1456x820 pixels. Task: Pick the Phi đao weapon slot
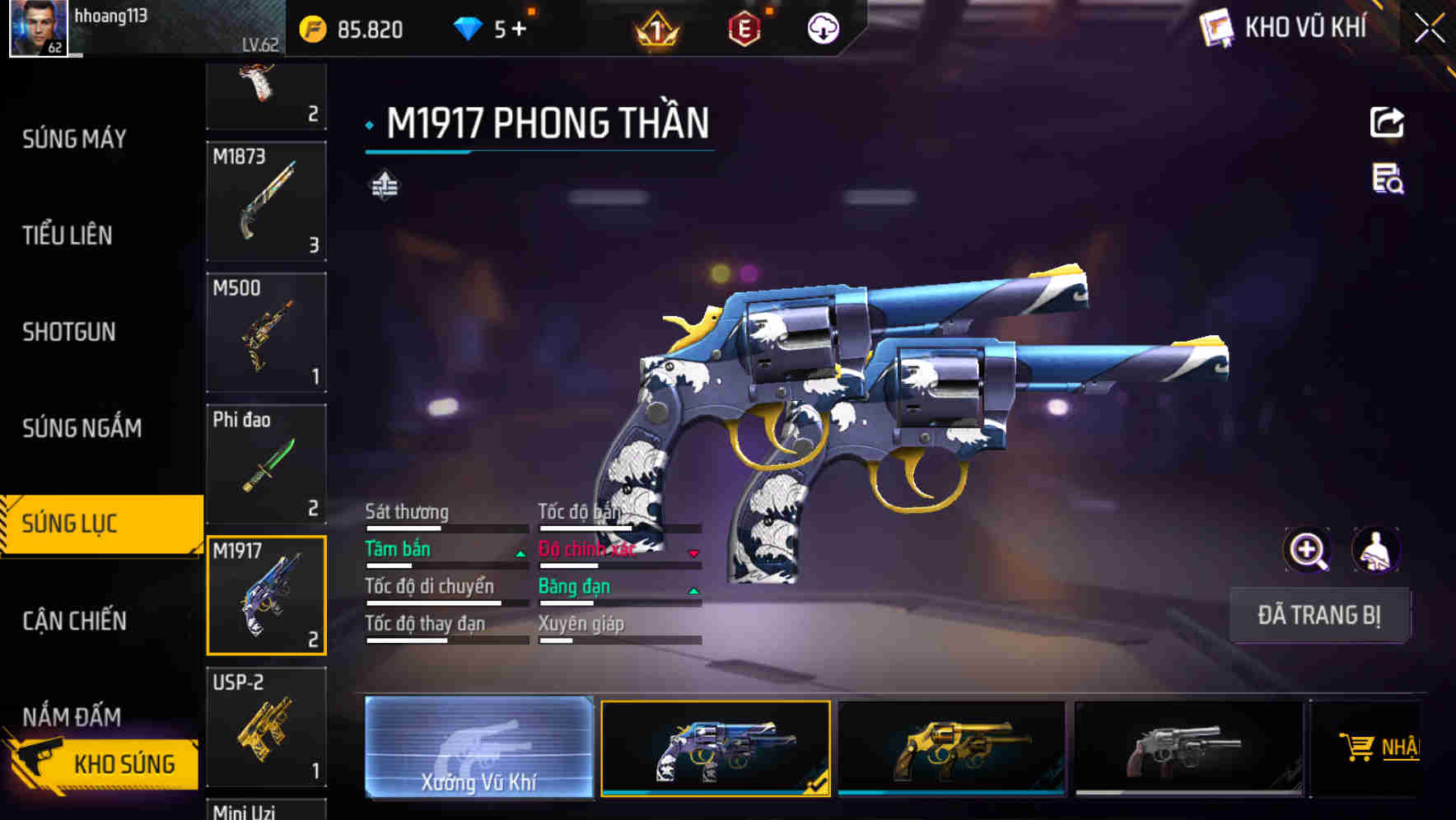click(x=266, y=464)
